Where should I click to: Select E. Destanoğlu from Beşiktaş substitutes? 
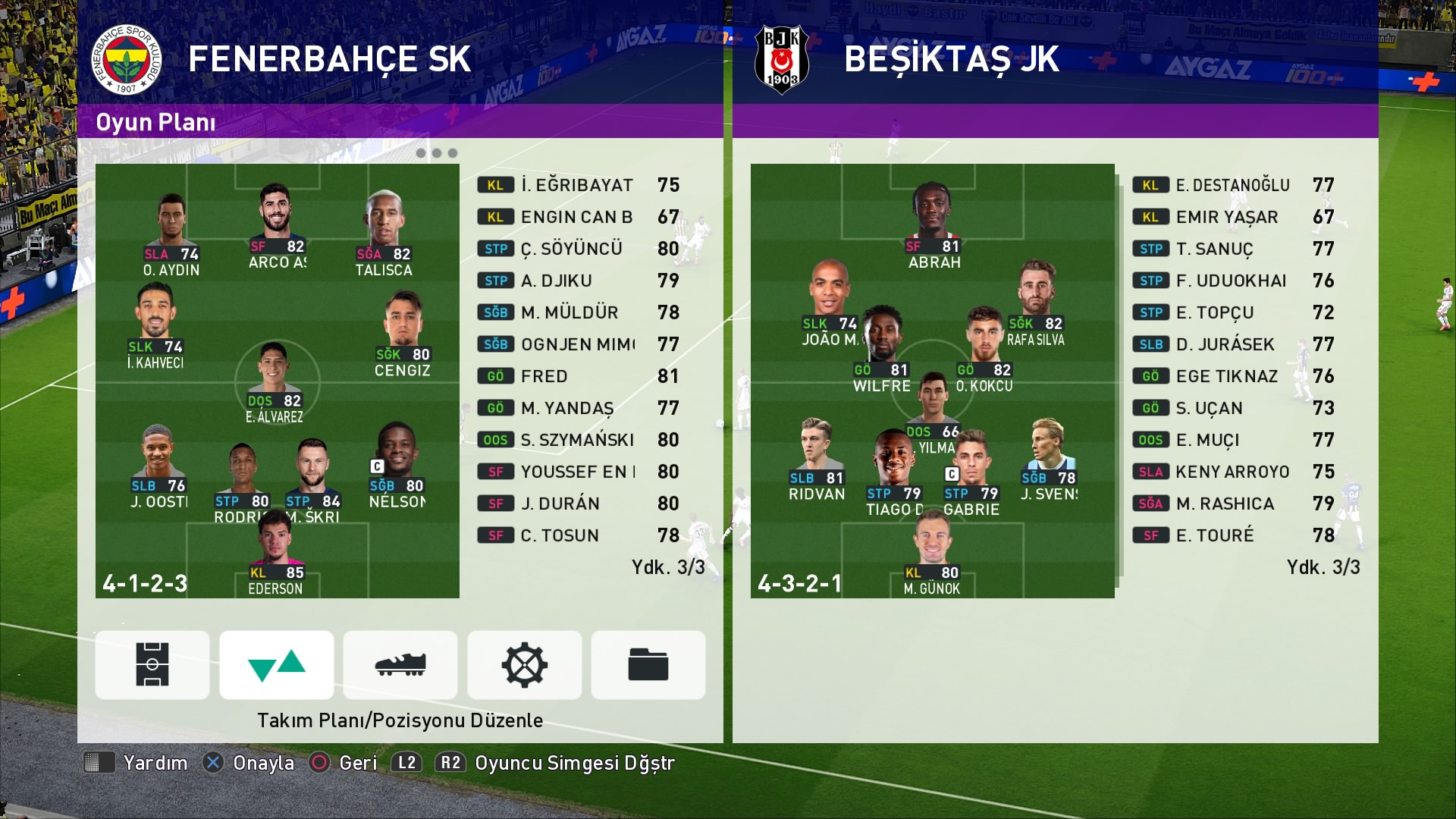[x=1233, y=185]
